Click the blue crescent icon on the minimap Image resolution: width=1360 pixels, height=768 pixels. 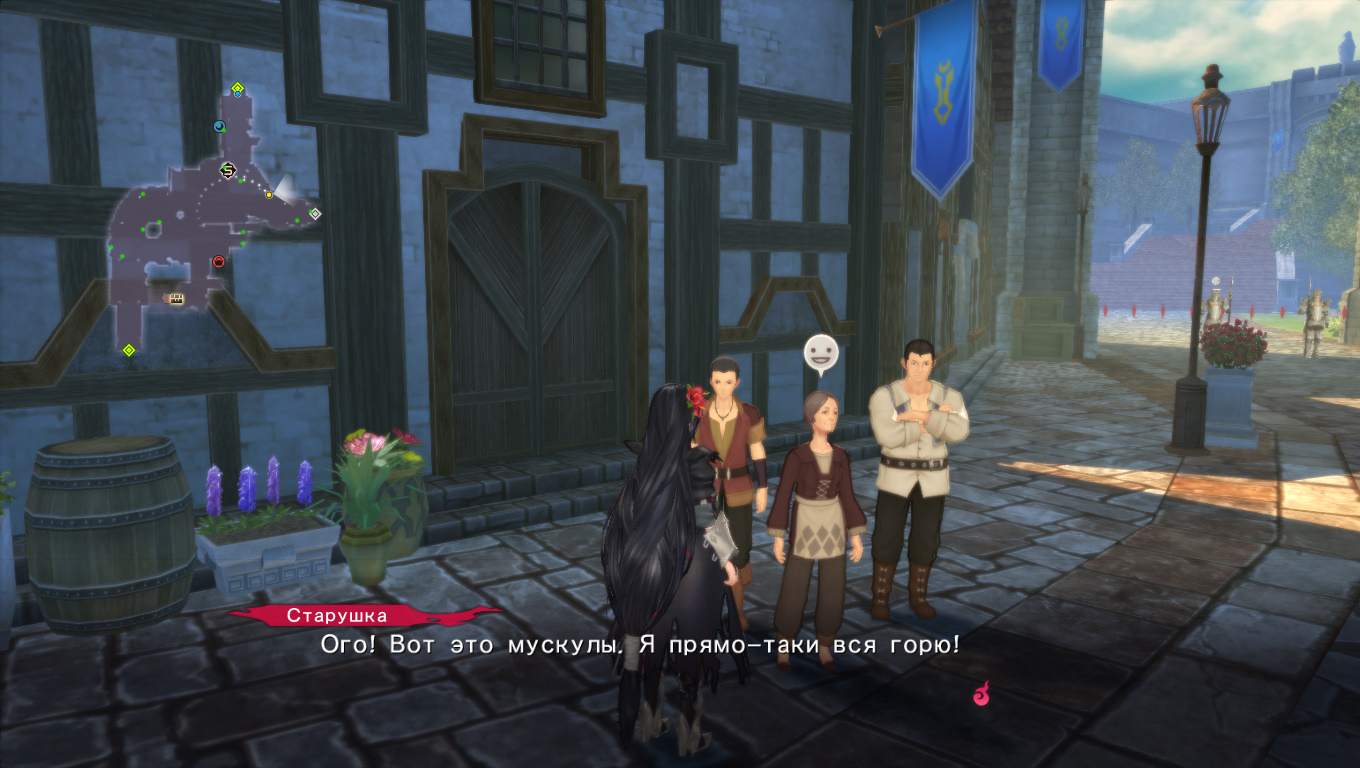pyautogui.click(x=219, y=125)
